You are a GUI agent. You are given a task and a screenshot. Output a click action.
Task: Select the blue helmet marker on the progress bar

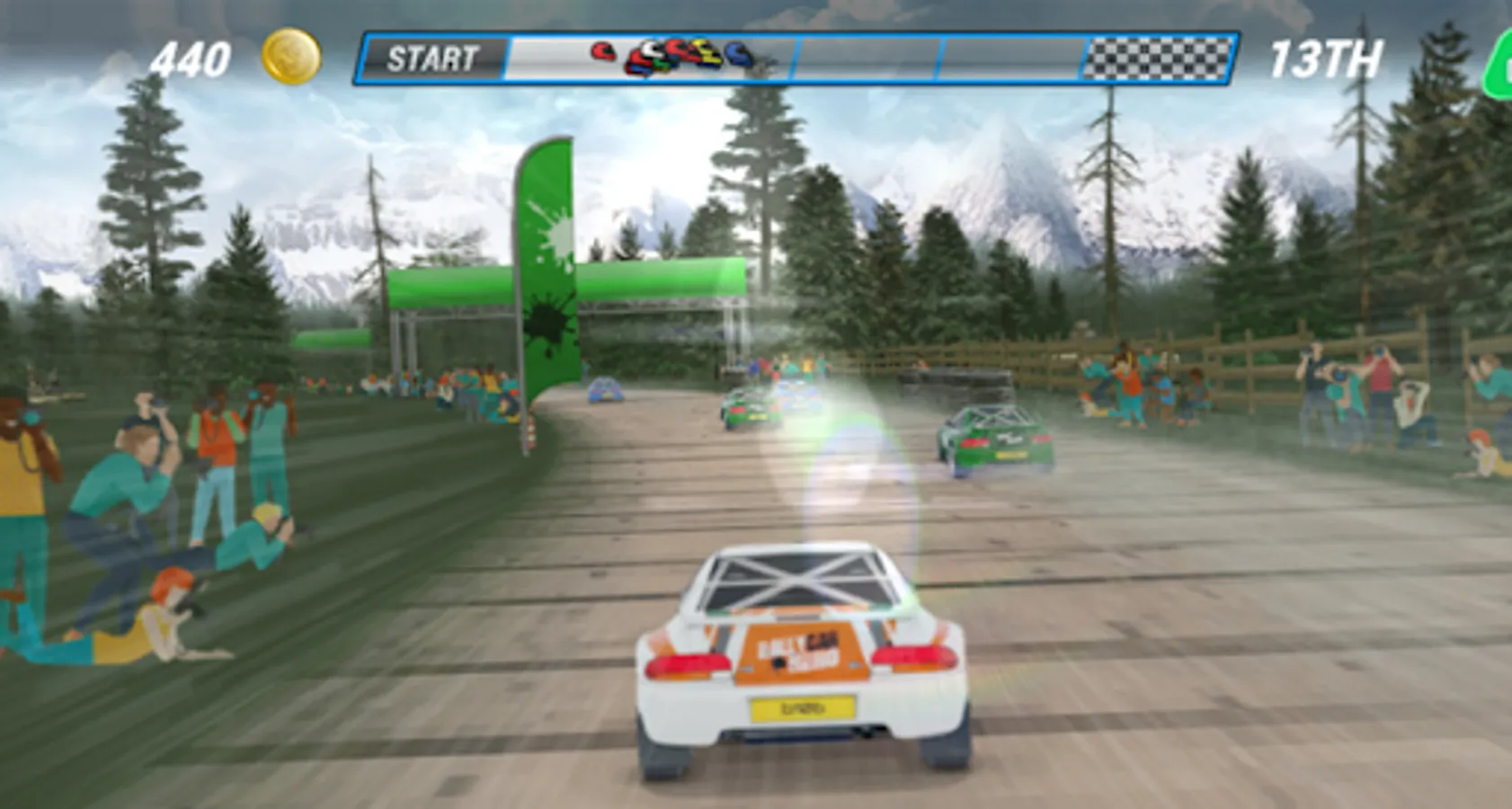tap(737, 52)
